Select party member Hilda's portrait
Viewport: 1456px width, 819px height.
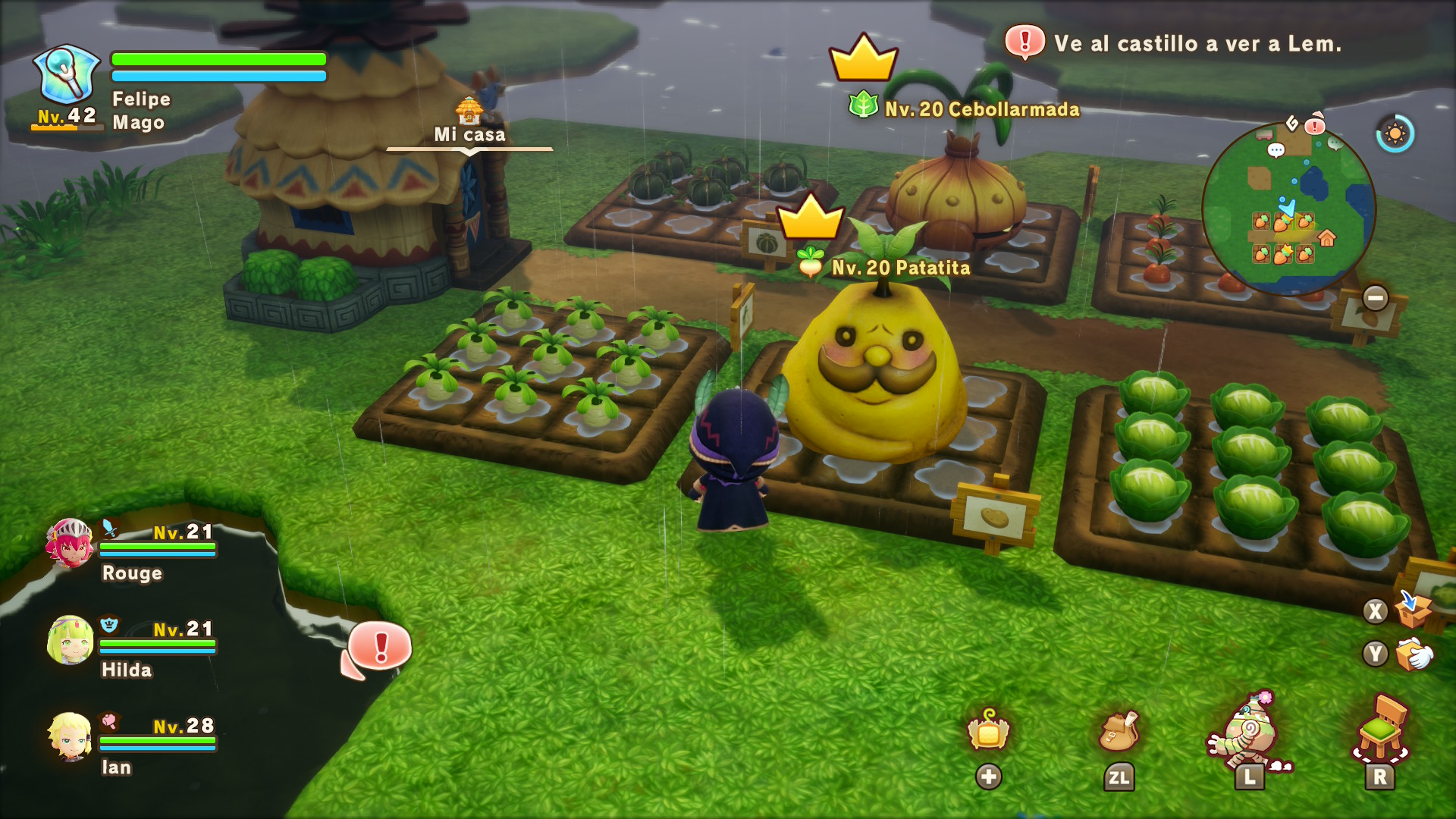70,640
